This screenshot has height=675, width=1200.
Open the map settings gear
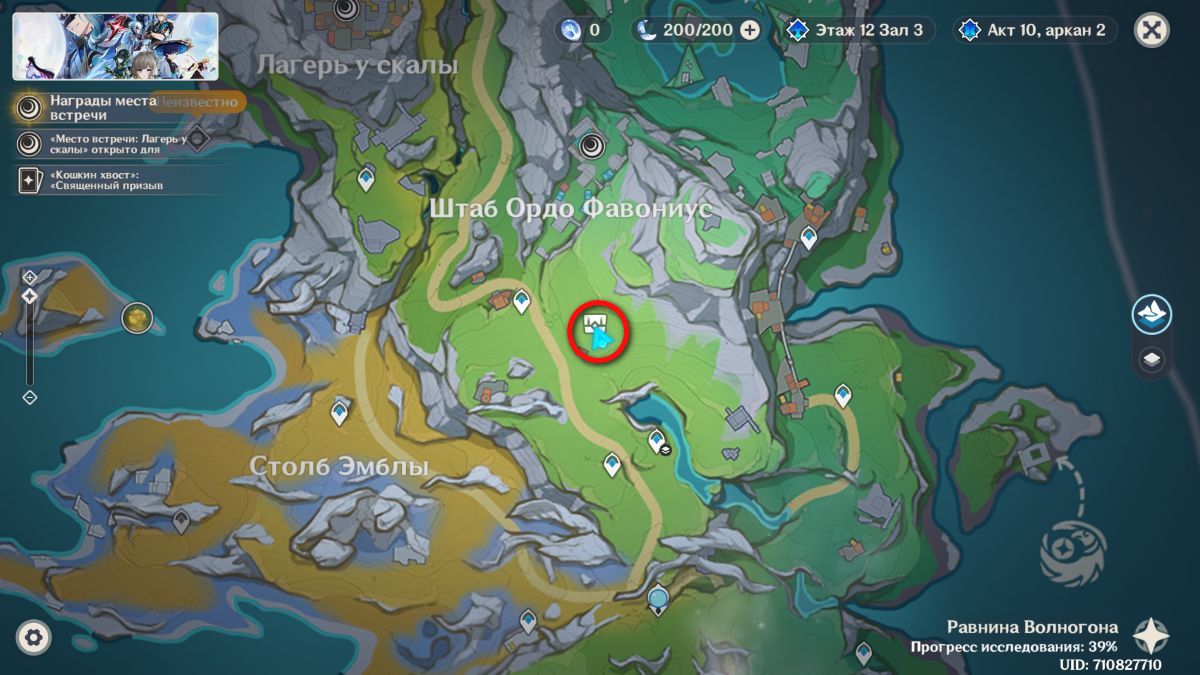pos(34,636)
